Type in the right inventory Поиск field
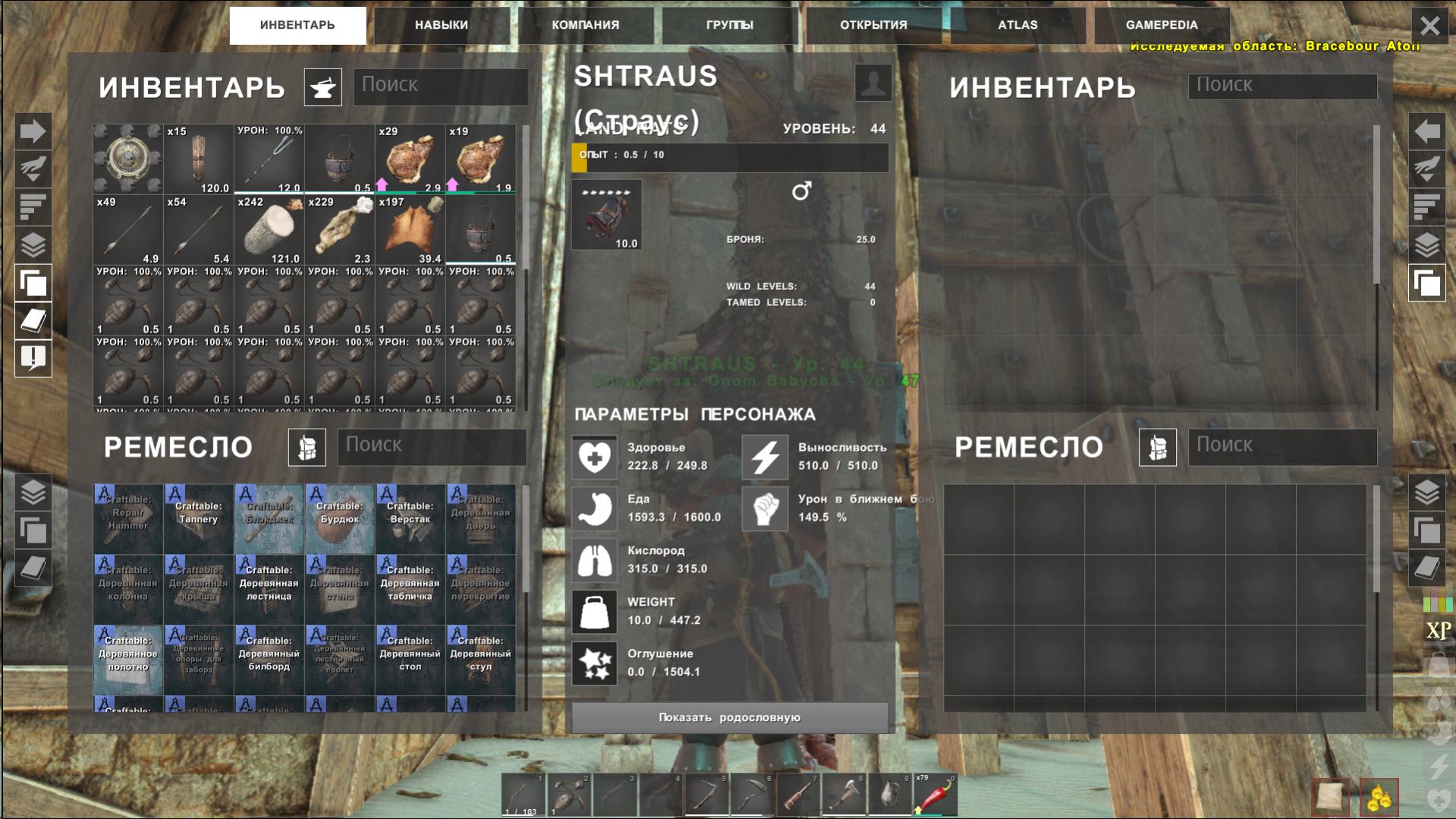Viewport: 1456px width, 819px height. [1282, 85]
